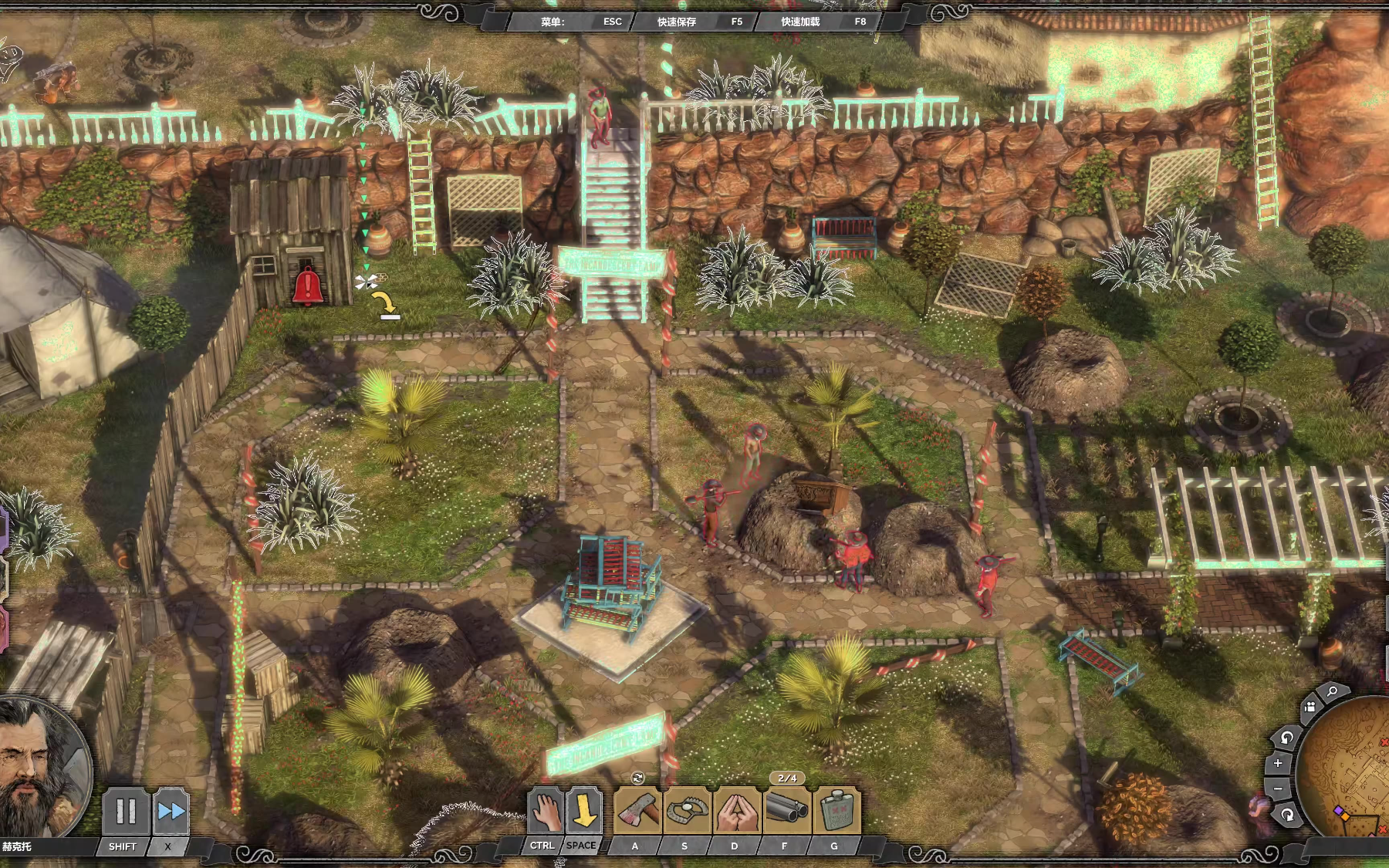1389x868 pixels.
Task: Open the minimap magnifier button
Action: [x=1332, y=692]
